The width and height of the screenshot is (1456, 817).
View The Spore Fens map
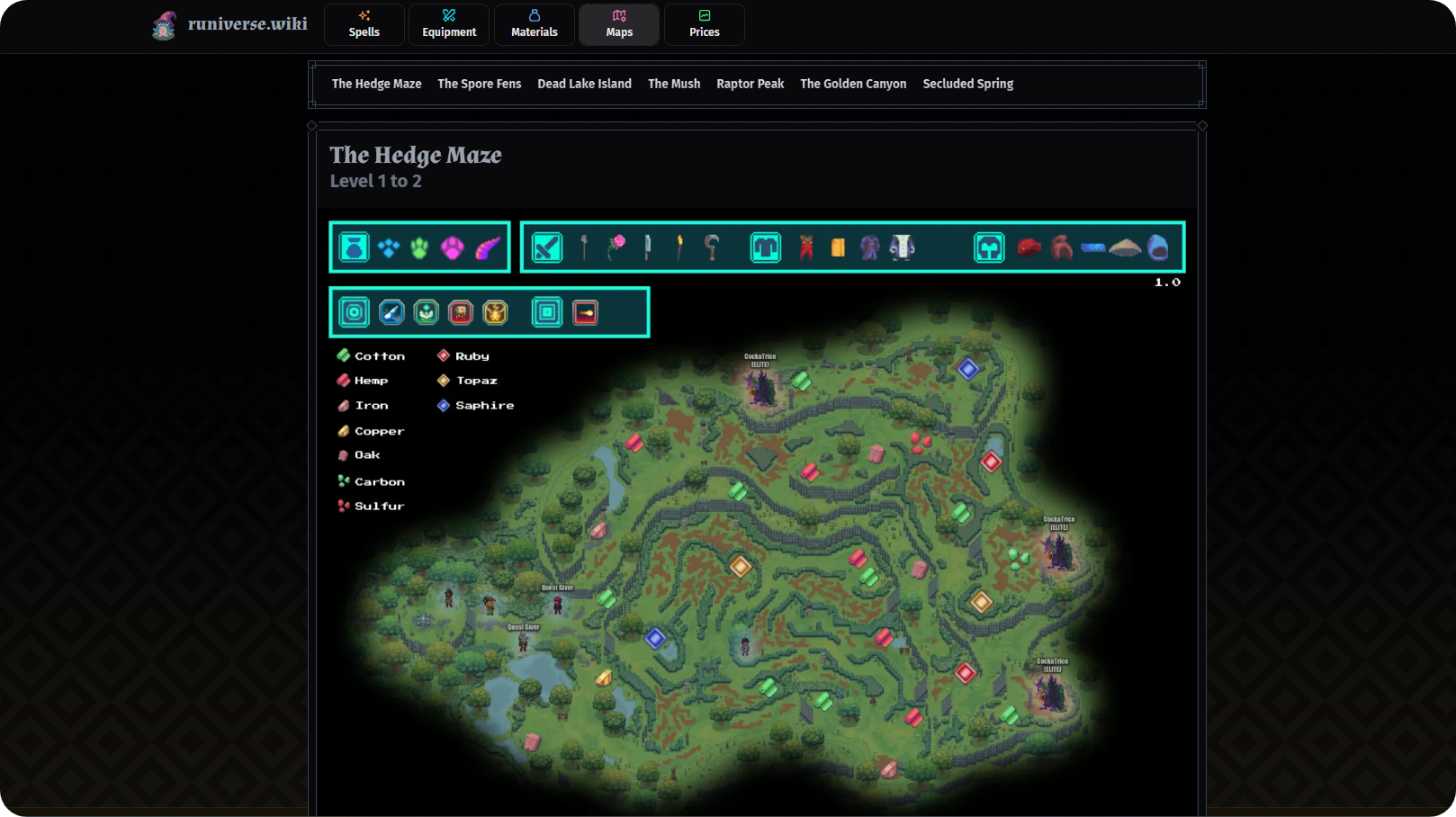479,84
